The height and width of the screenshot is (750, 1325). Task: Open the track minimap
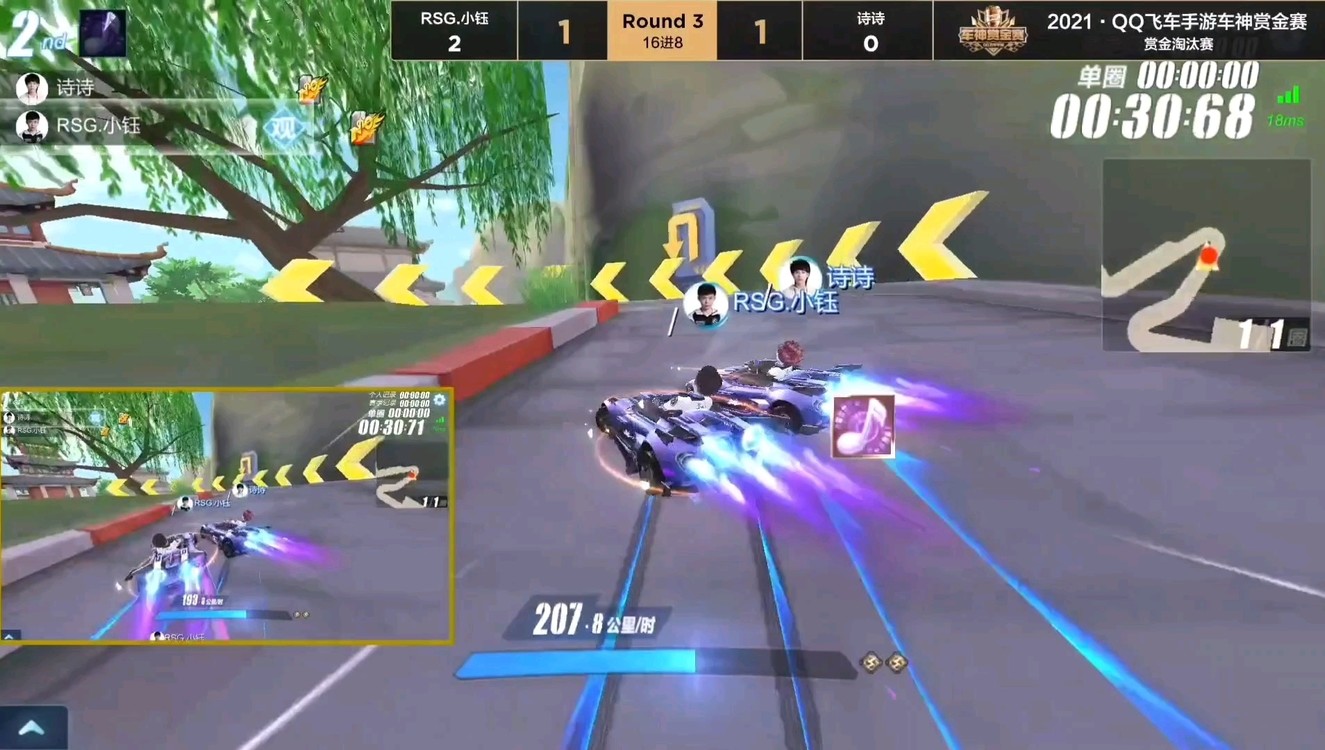[x=1205, y=255]
